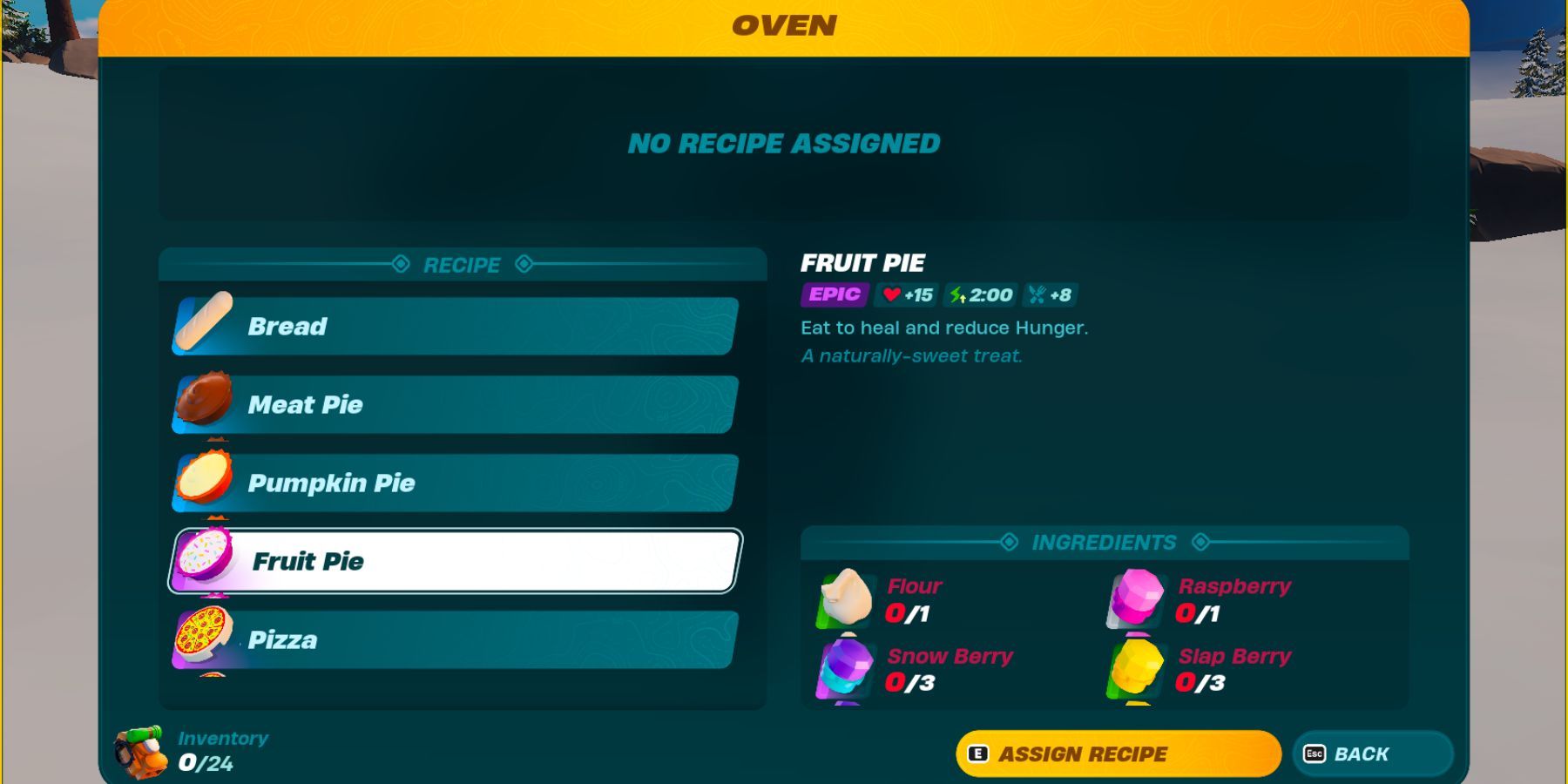
Task: Click the Pizza icon in recipe list
Action: click(x=202, y=640)
